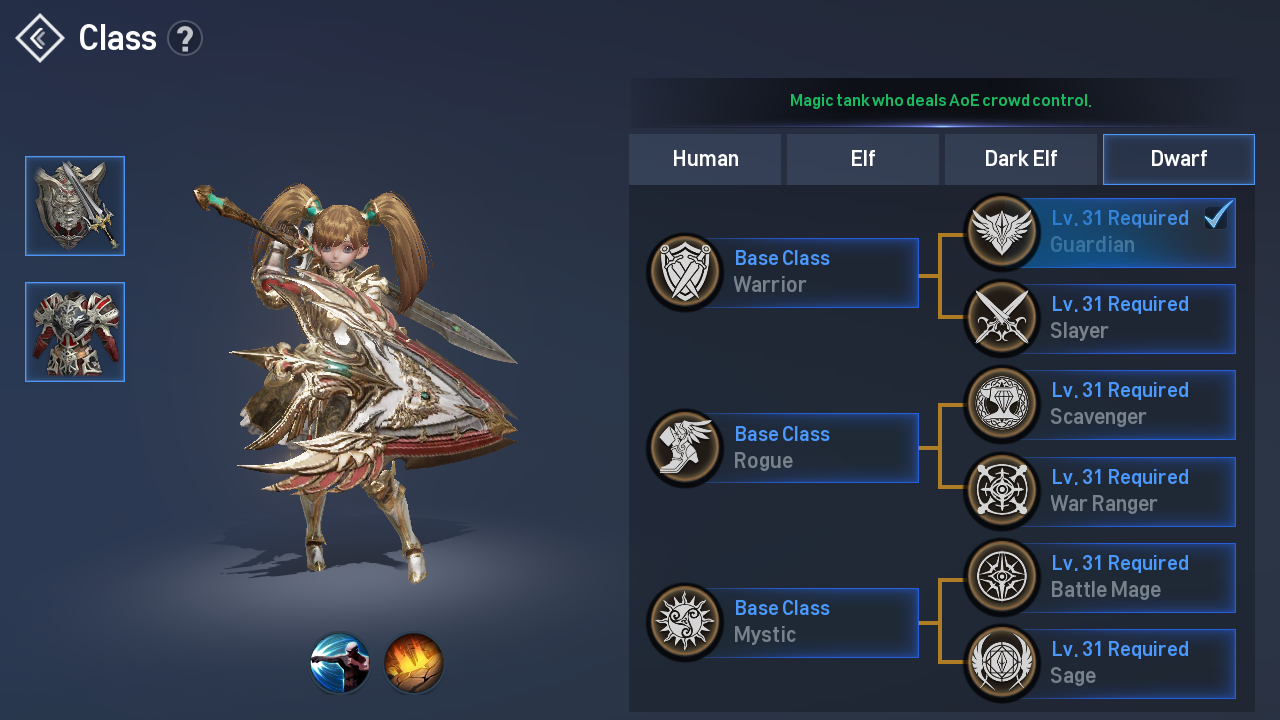Select the Battle Mage class emblem
The width and height of the screenshot is (1280, 720).
point(1002,577)
